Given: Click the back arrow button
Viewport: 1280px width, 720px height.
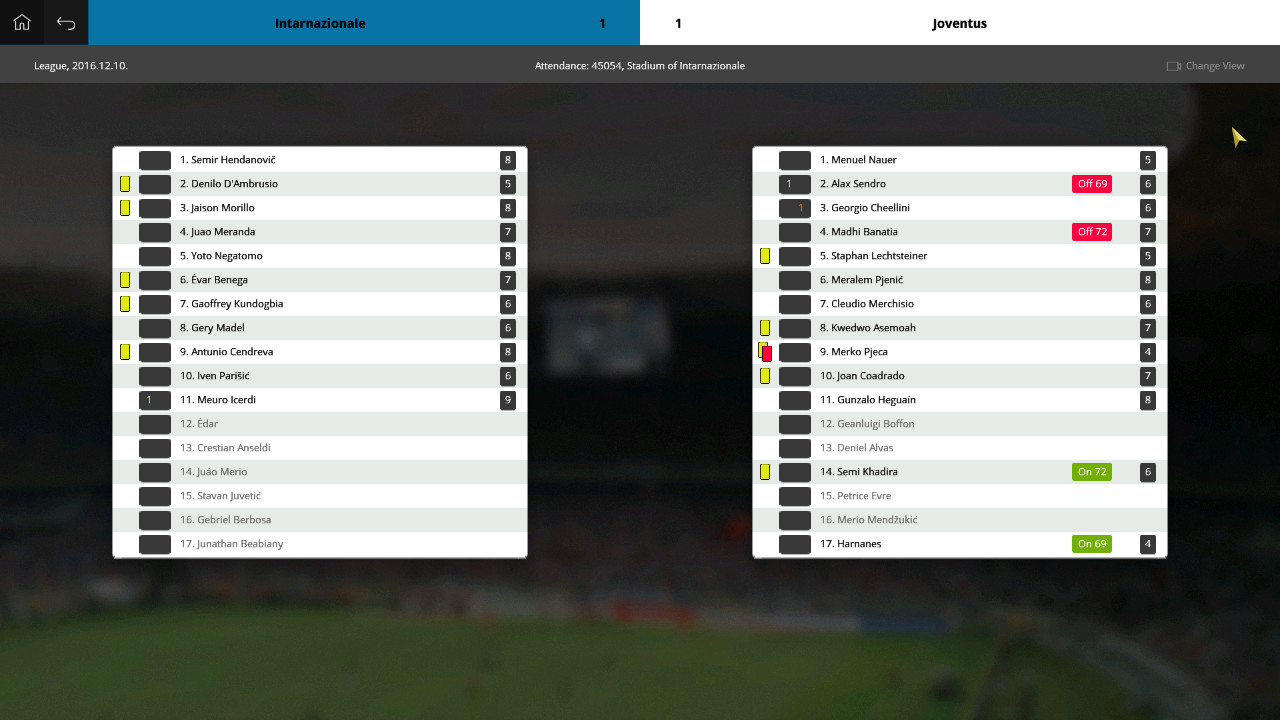Looking at the screenshot, I should tap(66, 22).
